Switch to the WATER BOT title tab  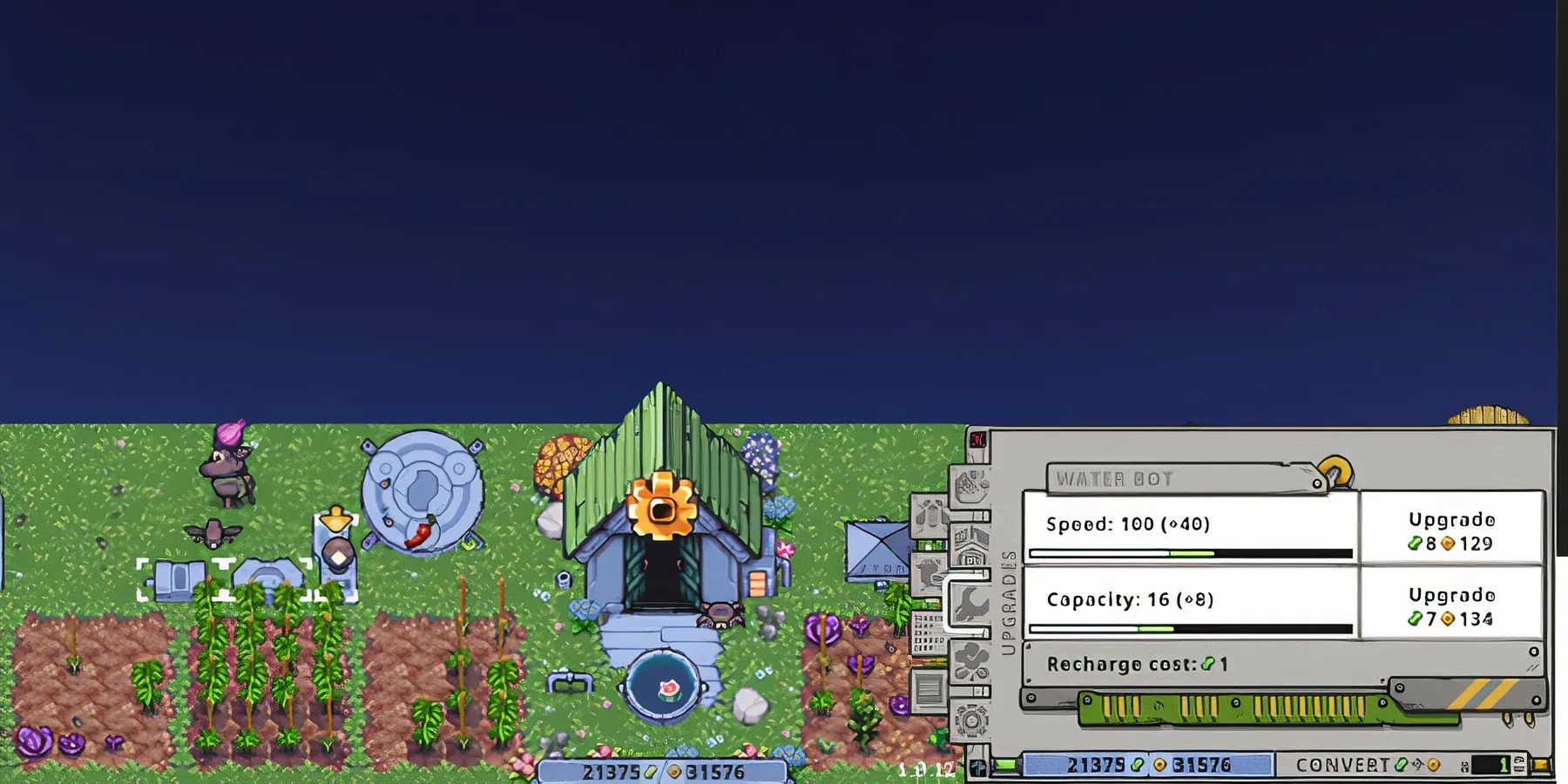pos(1115,478)
